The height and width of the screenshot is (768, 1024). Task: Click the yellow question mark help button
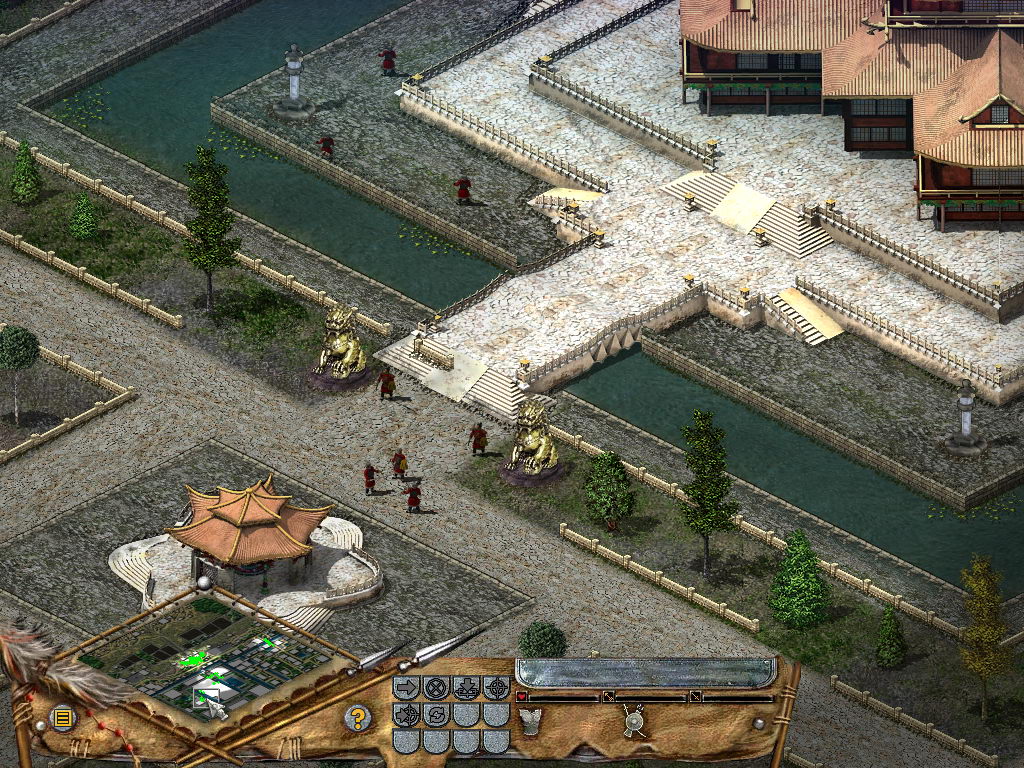(x=357, y=717)
